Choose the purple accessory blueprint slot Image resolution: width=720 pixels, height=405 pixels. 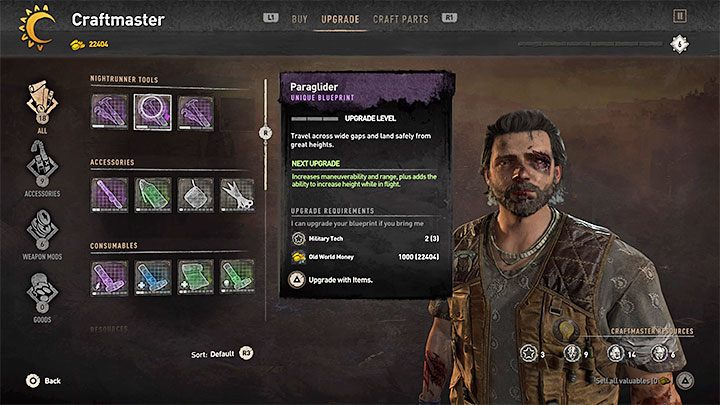pyautogui.click(x=109, y=195)
